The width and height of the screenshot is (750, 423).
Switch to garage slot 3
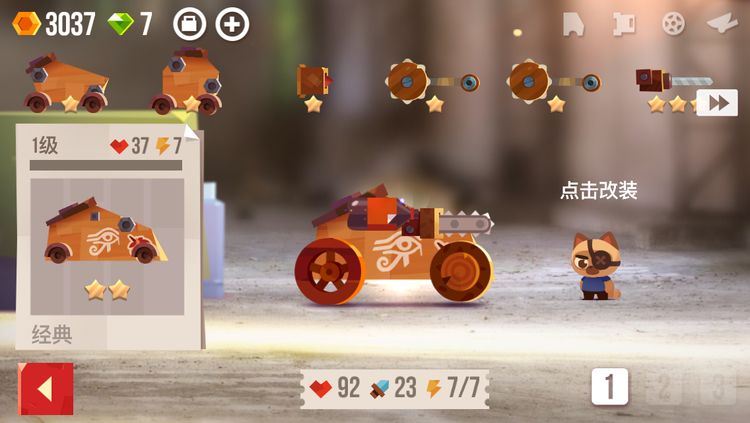tap(717, 387)
